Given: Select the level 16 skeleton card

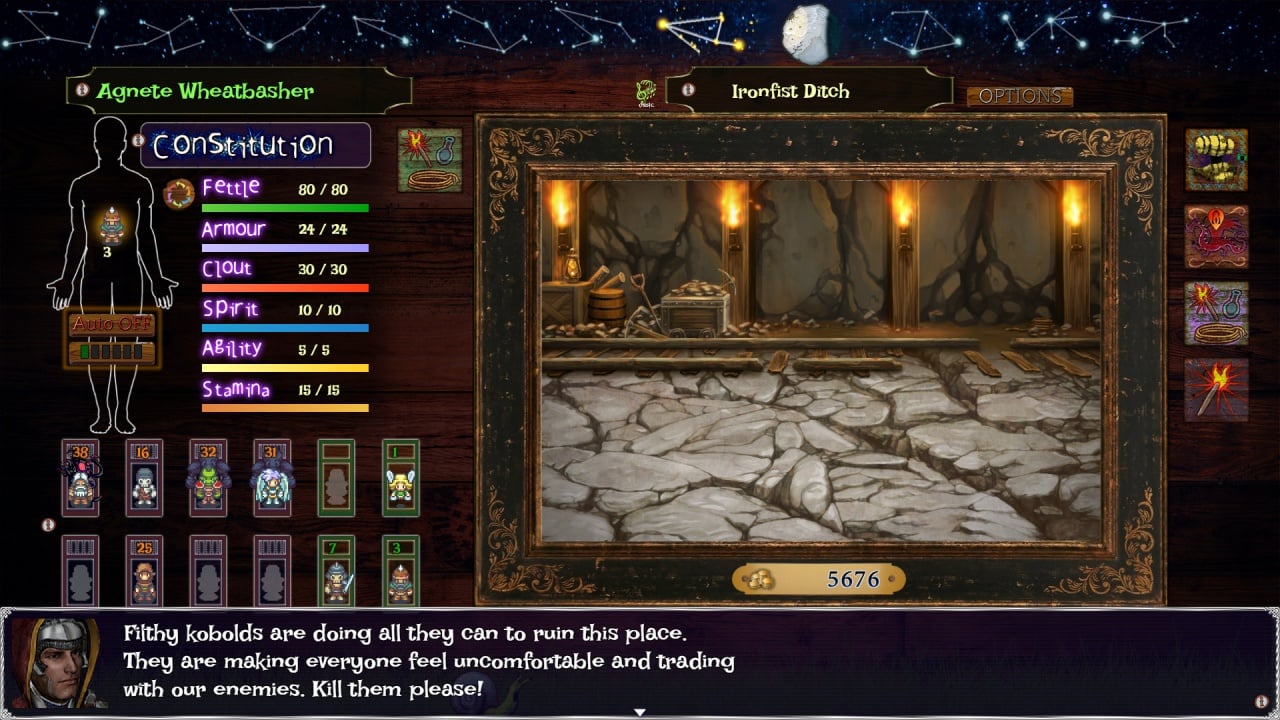Looking at the screenshot, I should click(x=144, y=478).
